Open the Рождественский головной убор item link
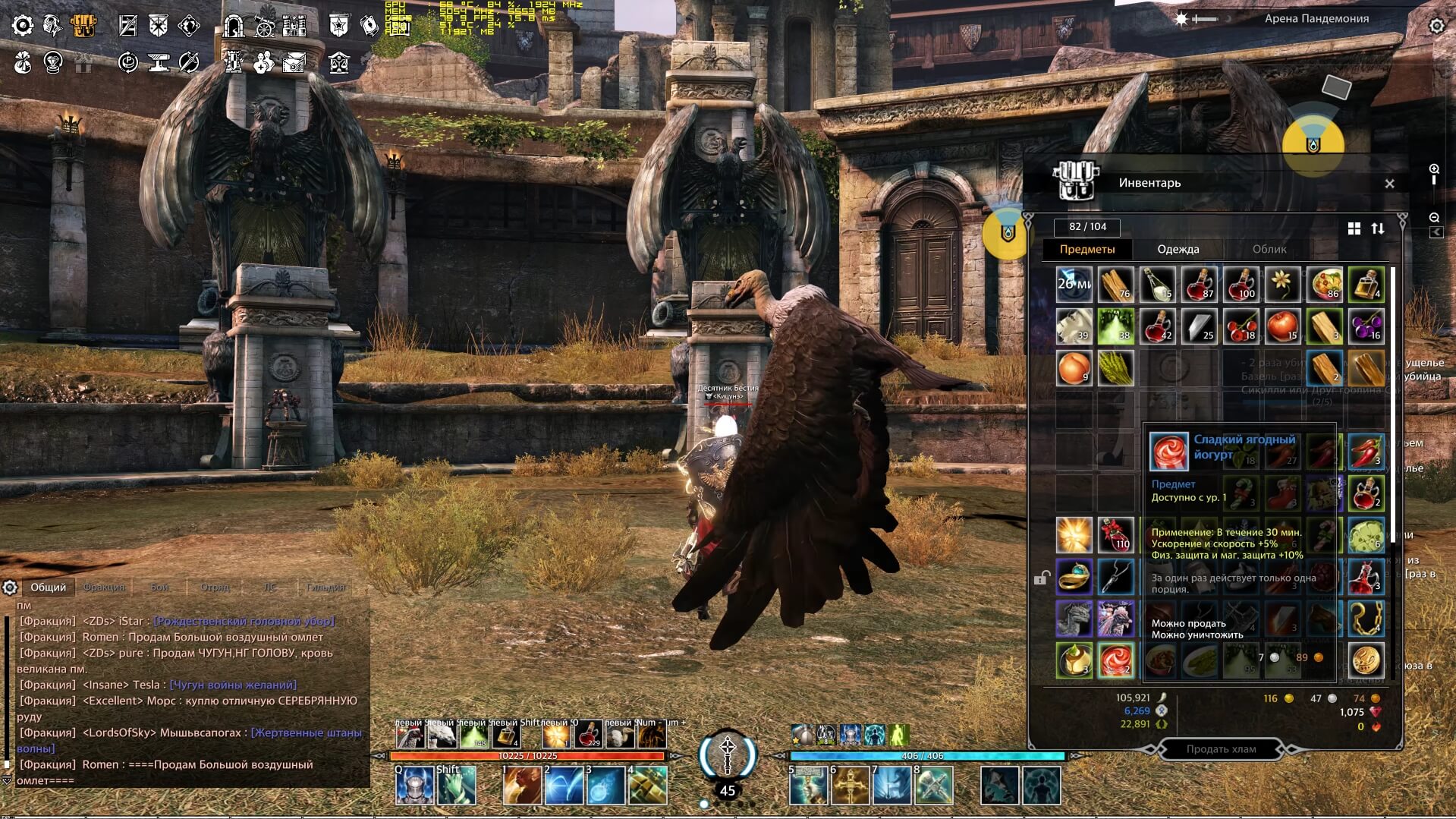The width and height of the screenshot is (1456, 819). coord(244,619)
